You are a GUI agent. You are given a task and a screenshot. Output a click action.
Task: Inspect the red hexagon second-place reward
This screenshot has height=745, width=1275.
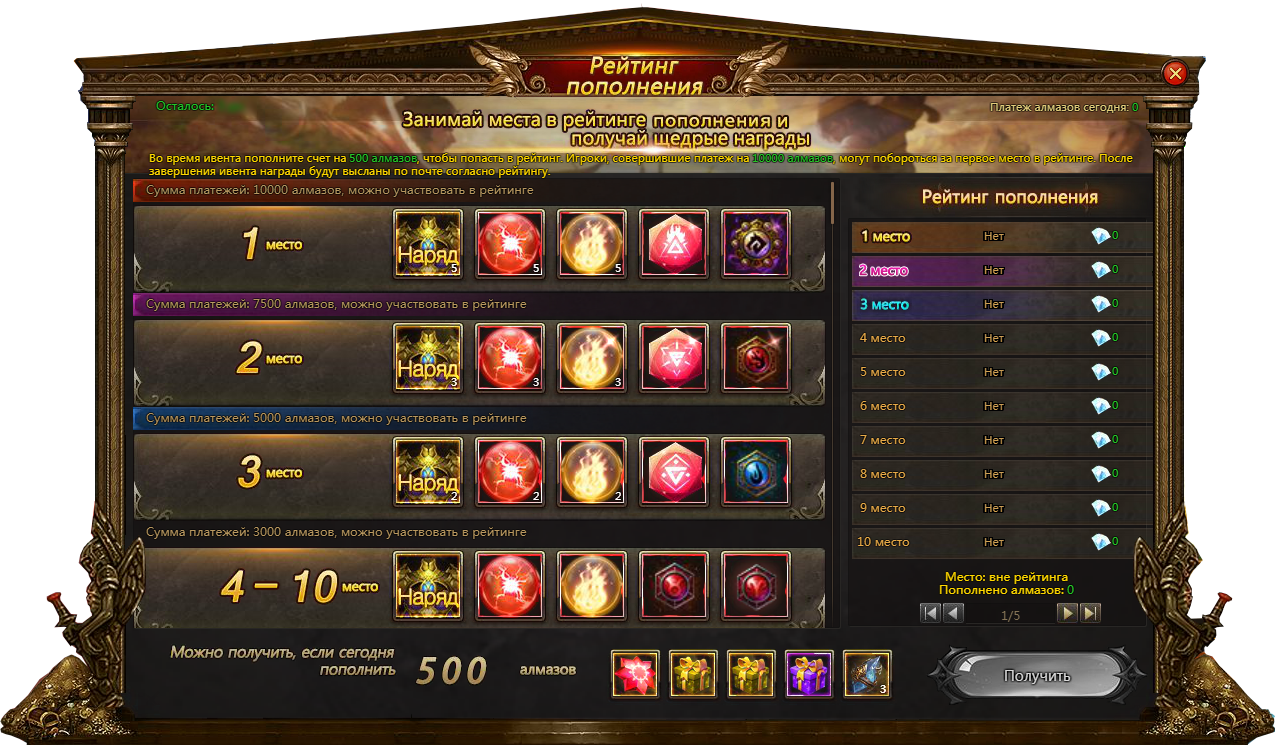[674, 357]
